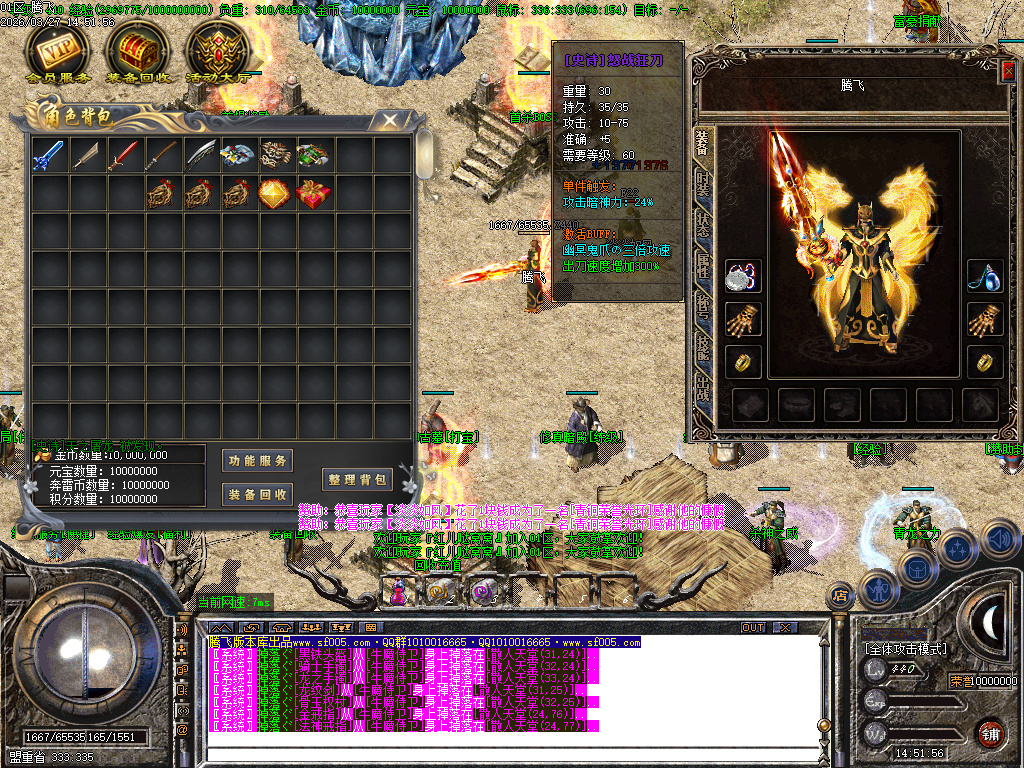The width and height of the screenshot is (1024, 768).
Task: Switch to the 状态 tab
Action: click(x=703, y=223)
